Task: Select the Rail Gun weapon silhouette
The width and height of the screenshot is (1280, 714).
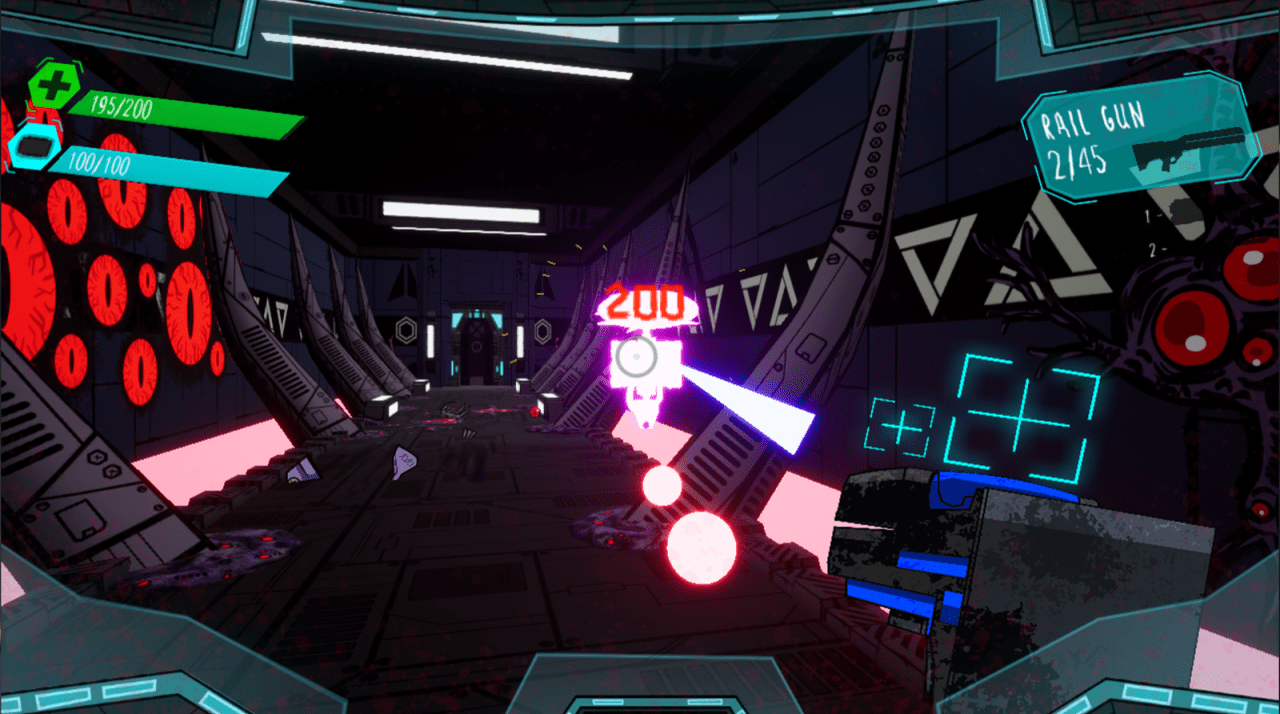Action: [1189, 150]
